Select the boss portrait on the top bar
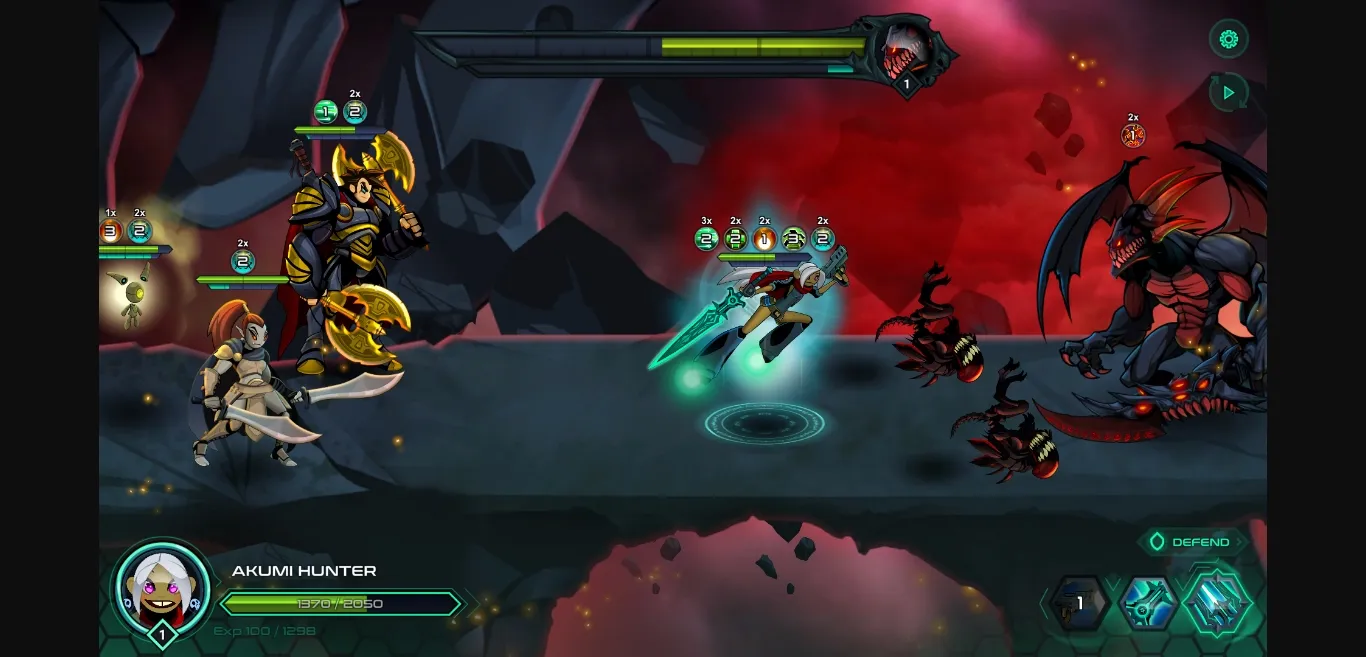Screen dimensions: 1366x657 click(x=906, y=53)
